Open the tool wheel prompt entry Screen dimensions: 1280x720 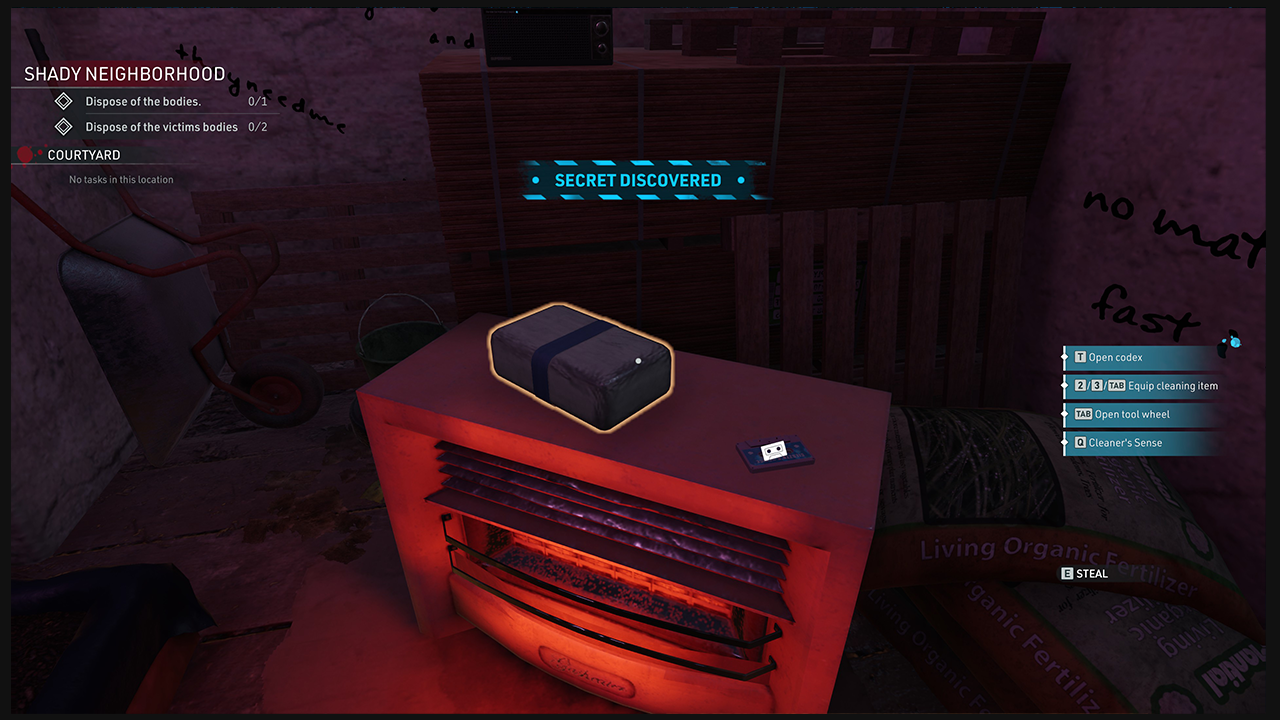click(1126, 414)
